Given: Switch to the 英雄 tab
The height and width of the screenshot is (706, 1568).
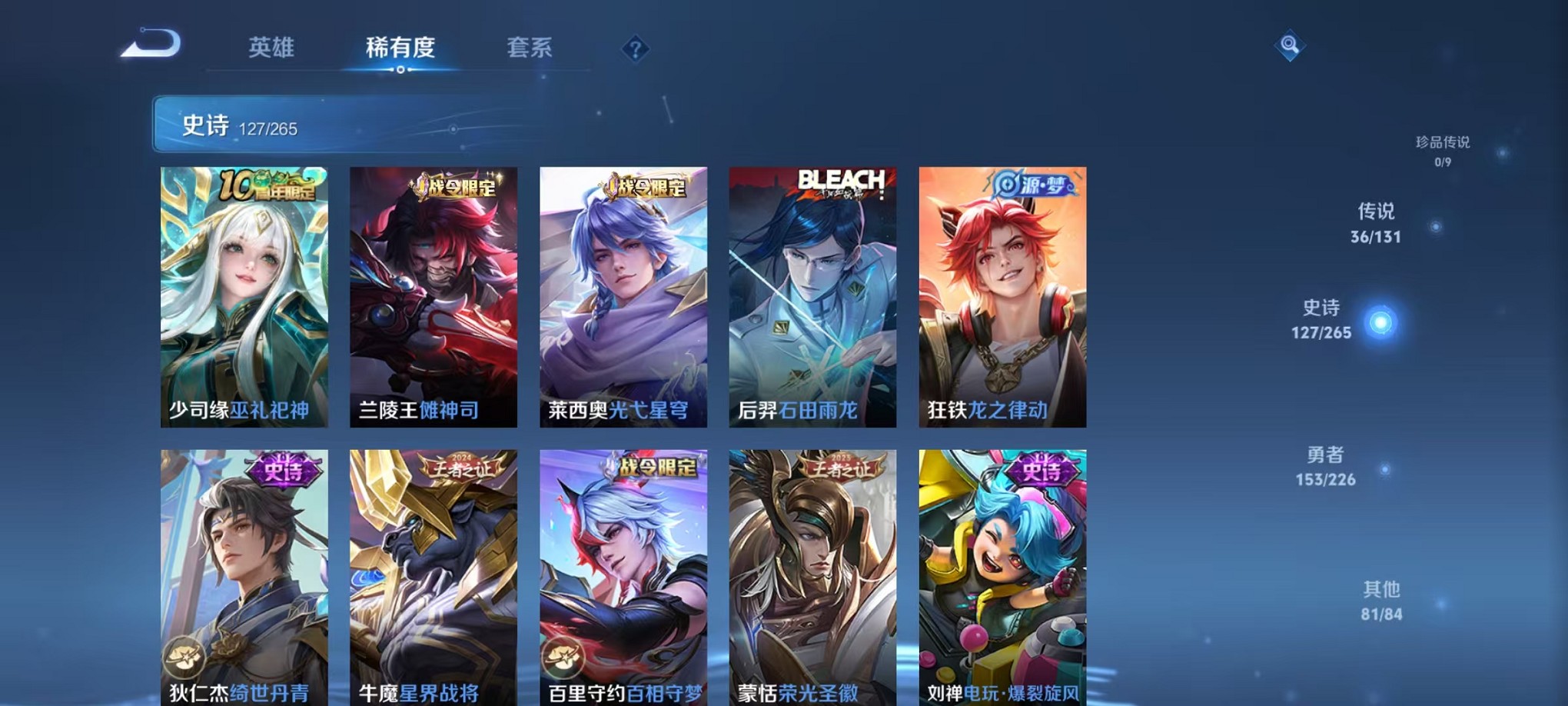Looking at the screenshot, I should (271, 48).
